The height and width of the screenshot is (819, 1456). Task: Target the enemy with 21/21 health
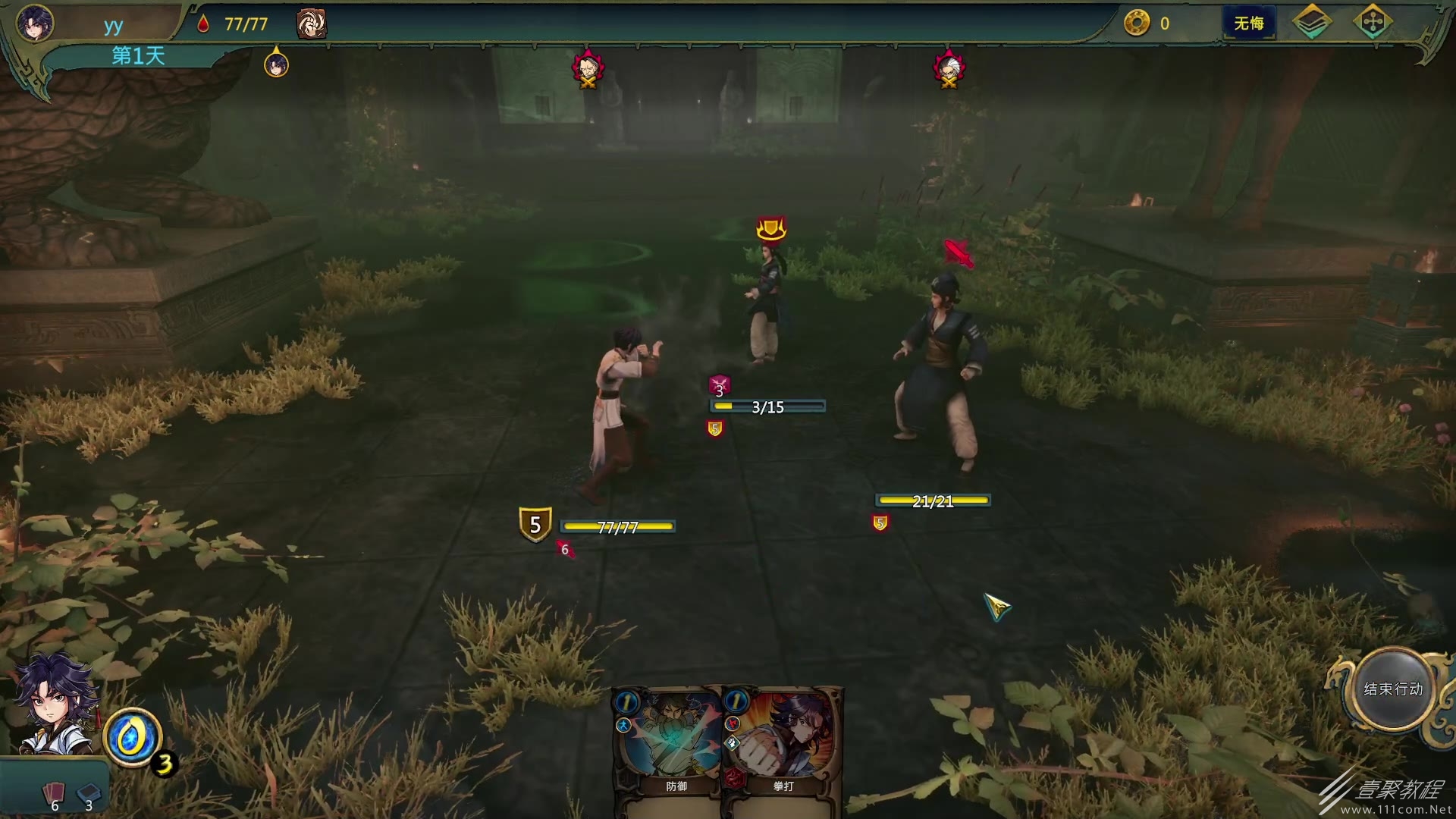click(940, 372)
